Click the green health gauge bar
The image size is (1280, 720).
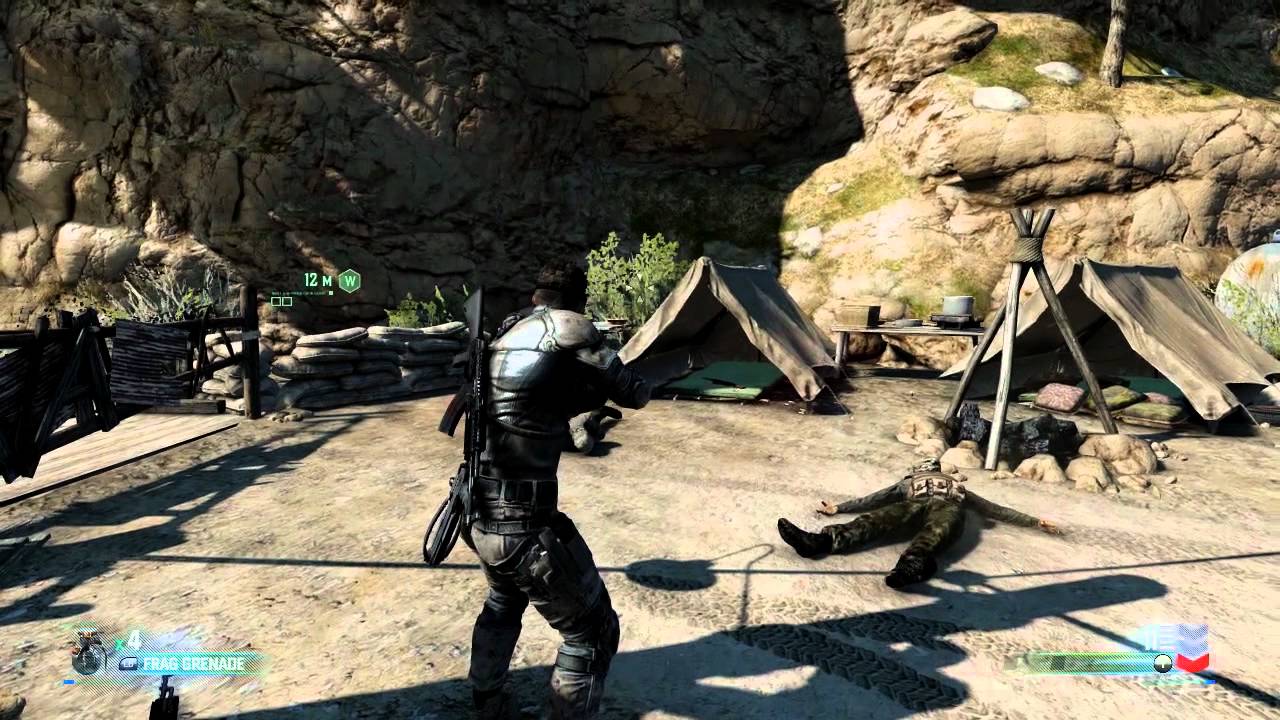1088,660
